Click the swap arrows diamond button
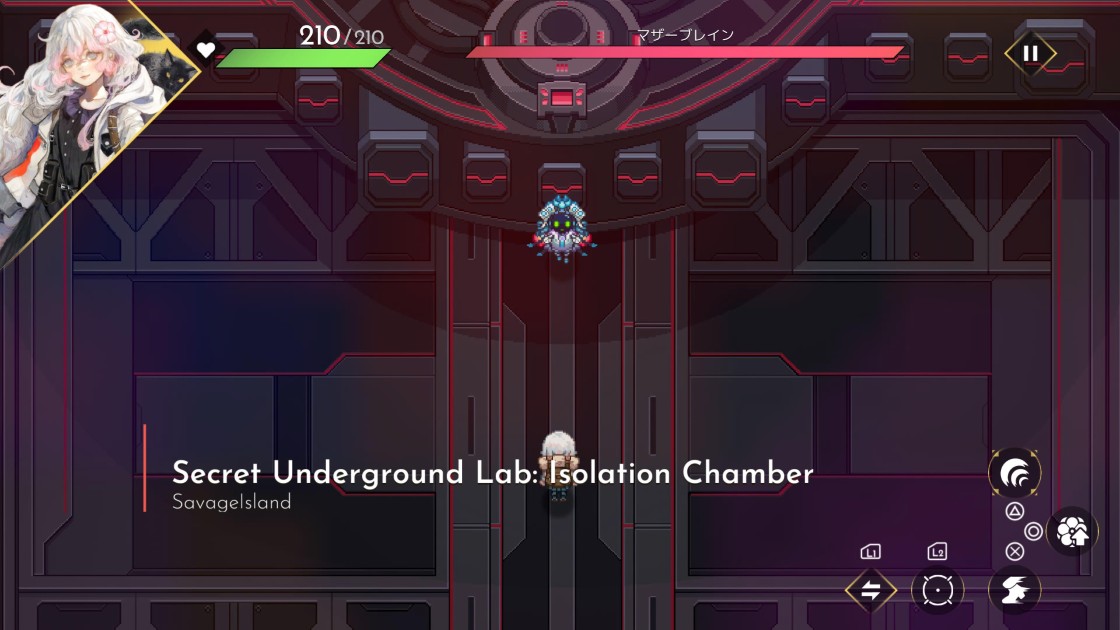Screen dimensions: 1120x630 [x=870, y=590]
